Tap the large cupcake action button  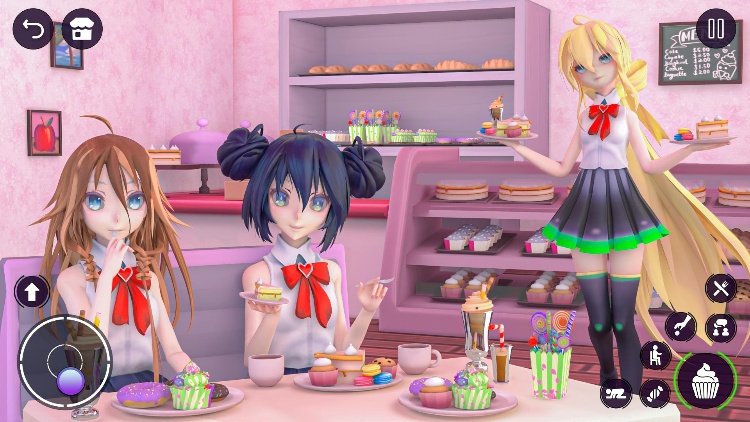pos(706,381)
